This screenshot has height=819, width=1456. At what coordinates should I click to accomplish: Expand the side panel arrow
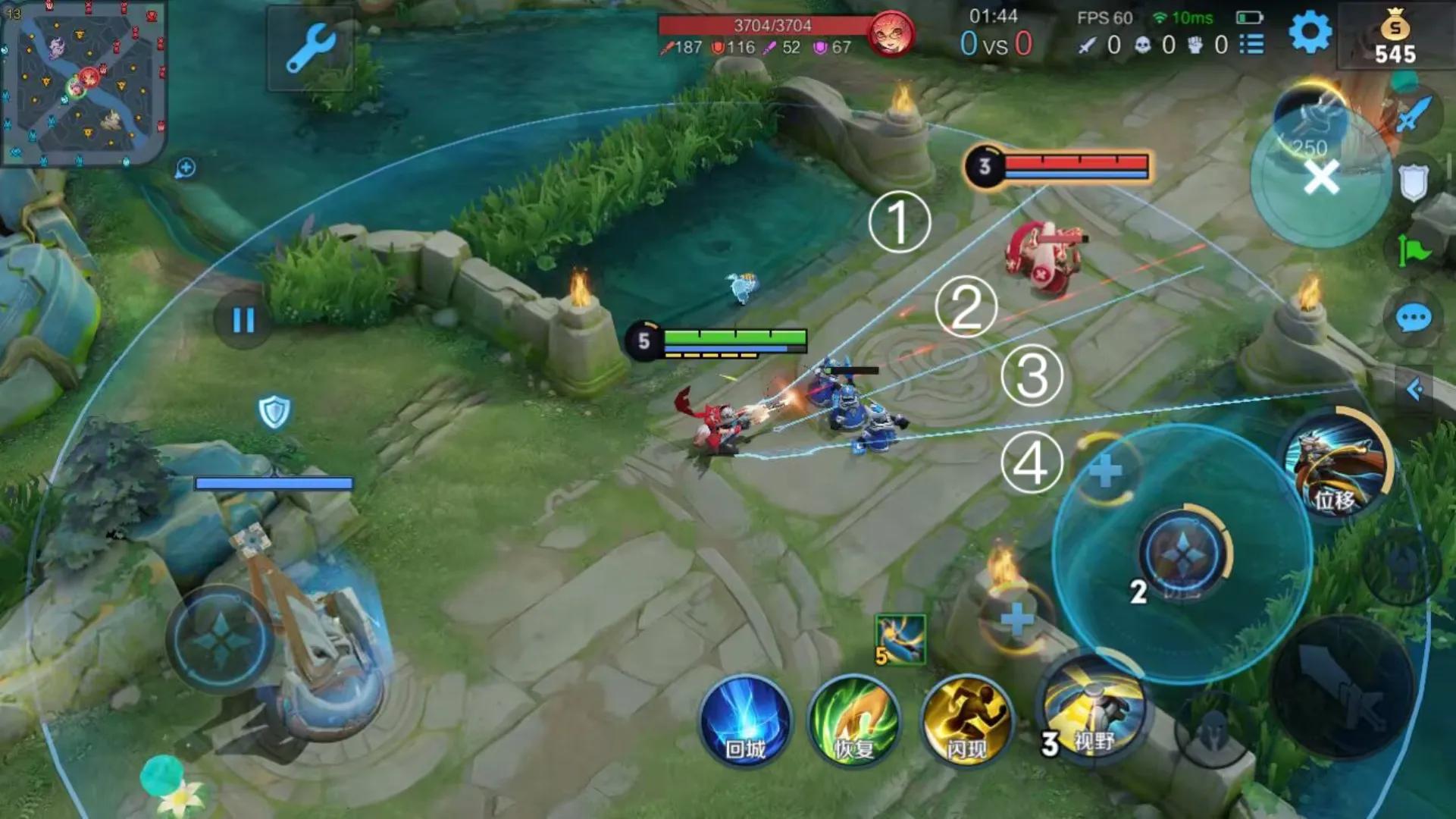tap(1414, 390)
